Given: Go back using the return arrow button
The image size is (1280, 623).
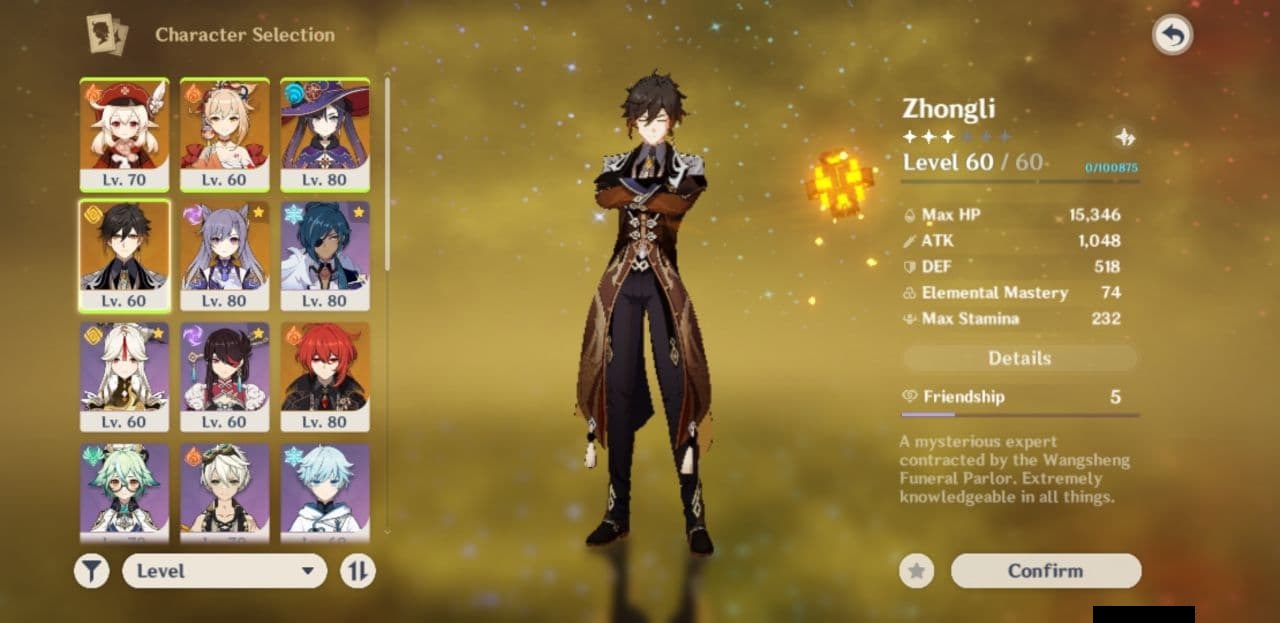Looking at the screenshot, I should click(x=1172, y=36).
